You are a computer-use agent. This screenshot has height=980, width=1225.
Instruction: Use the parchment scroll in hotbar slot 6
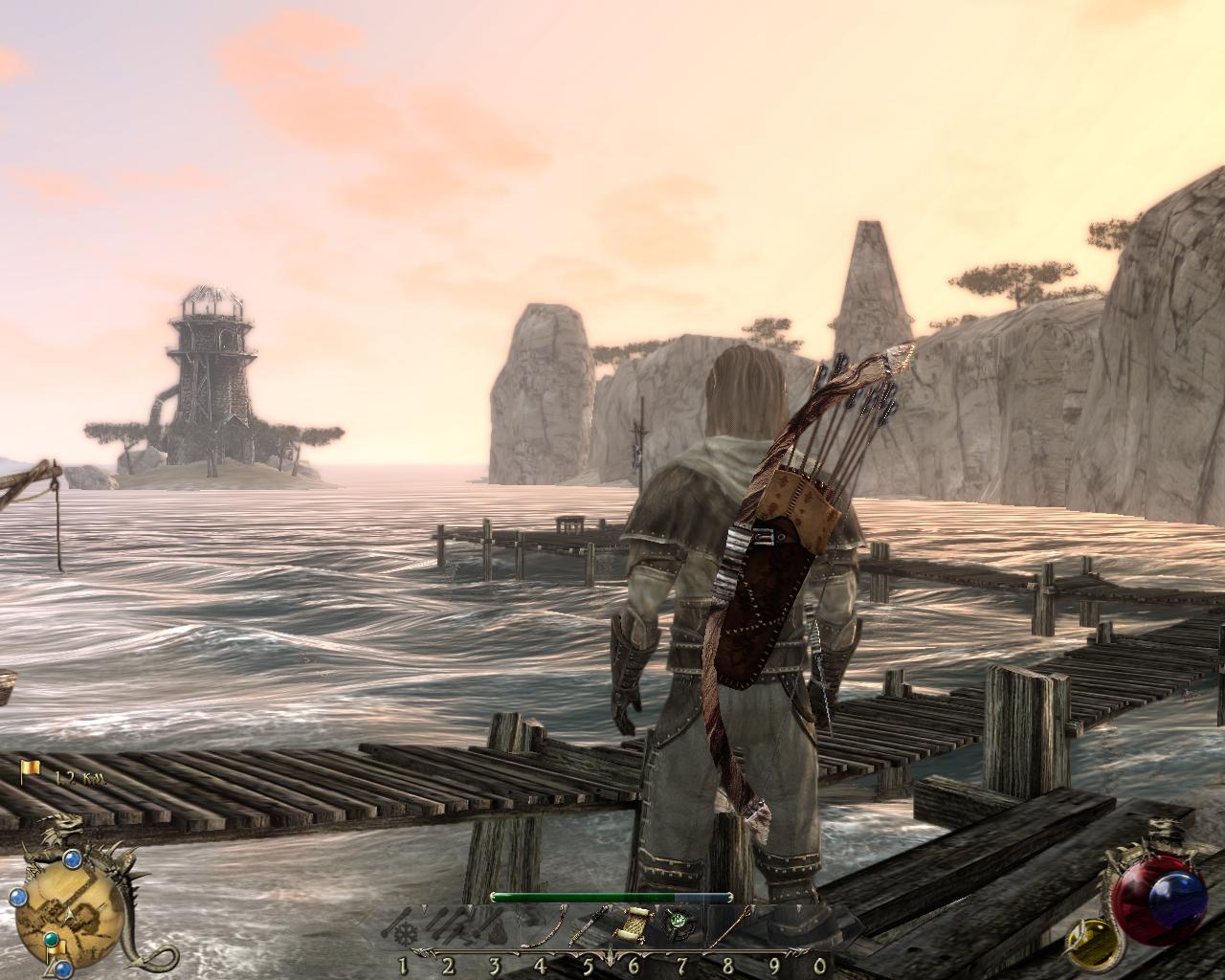tap(634, 928)
